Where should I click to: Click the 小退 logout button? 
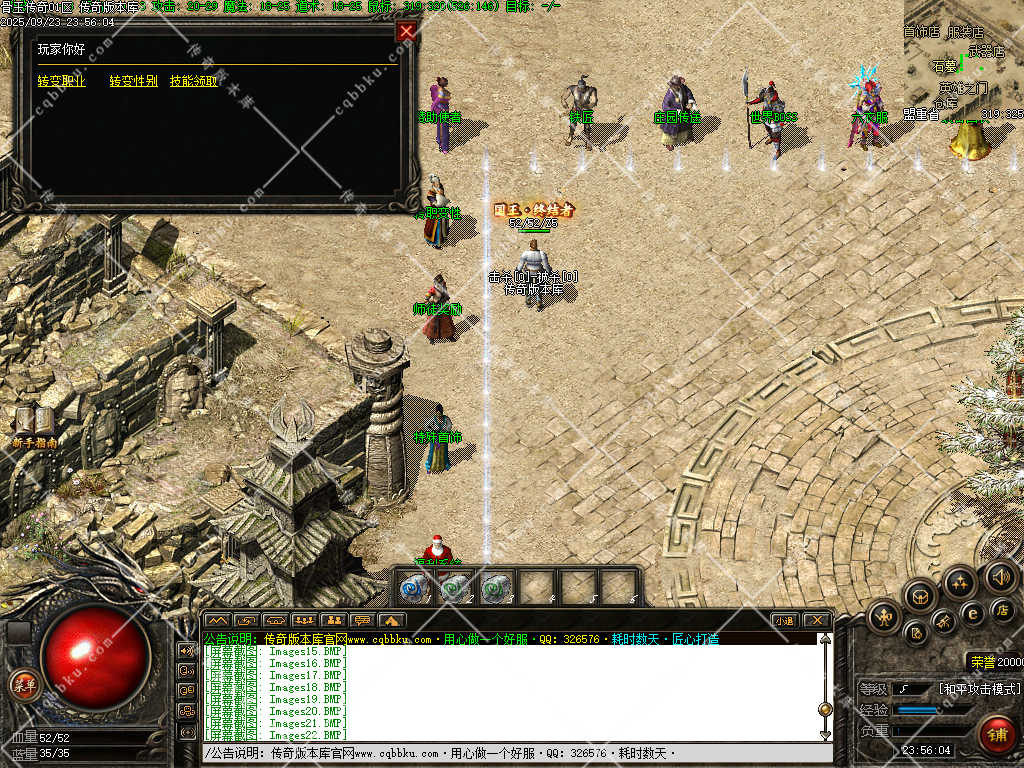point(785,620)
